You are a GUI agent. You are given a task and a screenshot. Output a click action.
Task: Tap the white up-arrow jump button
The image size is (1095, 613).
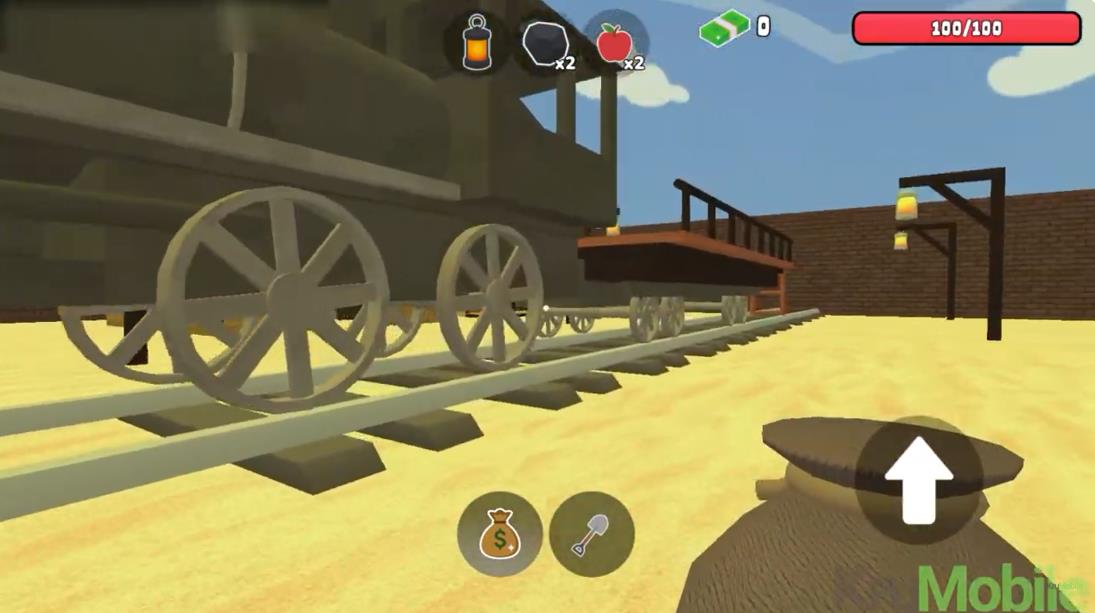pyautogui.click(x=919, y=479)
